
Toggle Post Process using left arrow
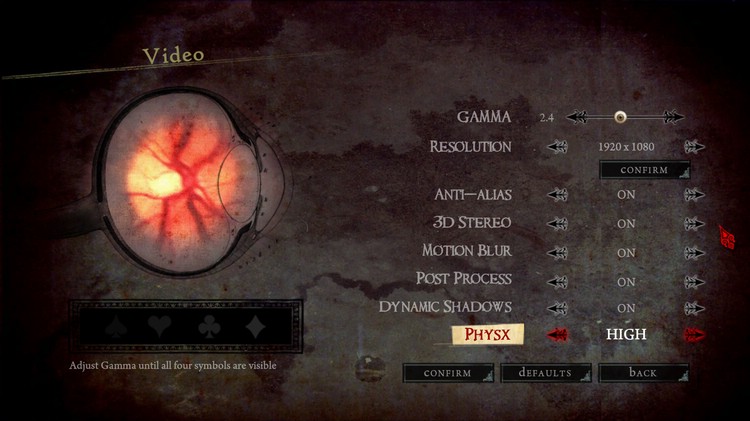557,281
